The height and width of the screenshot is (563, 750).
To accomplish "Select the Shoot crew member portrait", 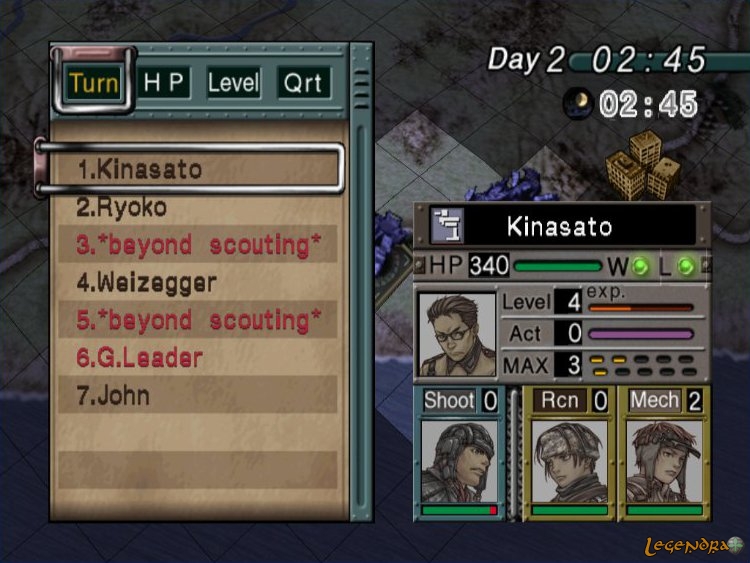I will coord(460,459).
